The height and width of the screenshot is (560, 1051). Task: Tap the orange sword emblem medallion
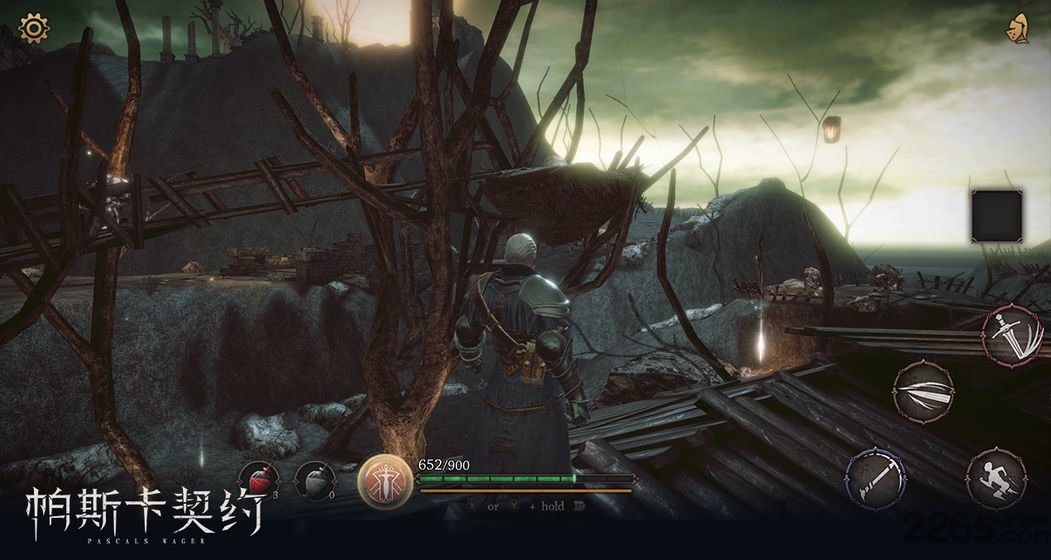click(385, 481)
